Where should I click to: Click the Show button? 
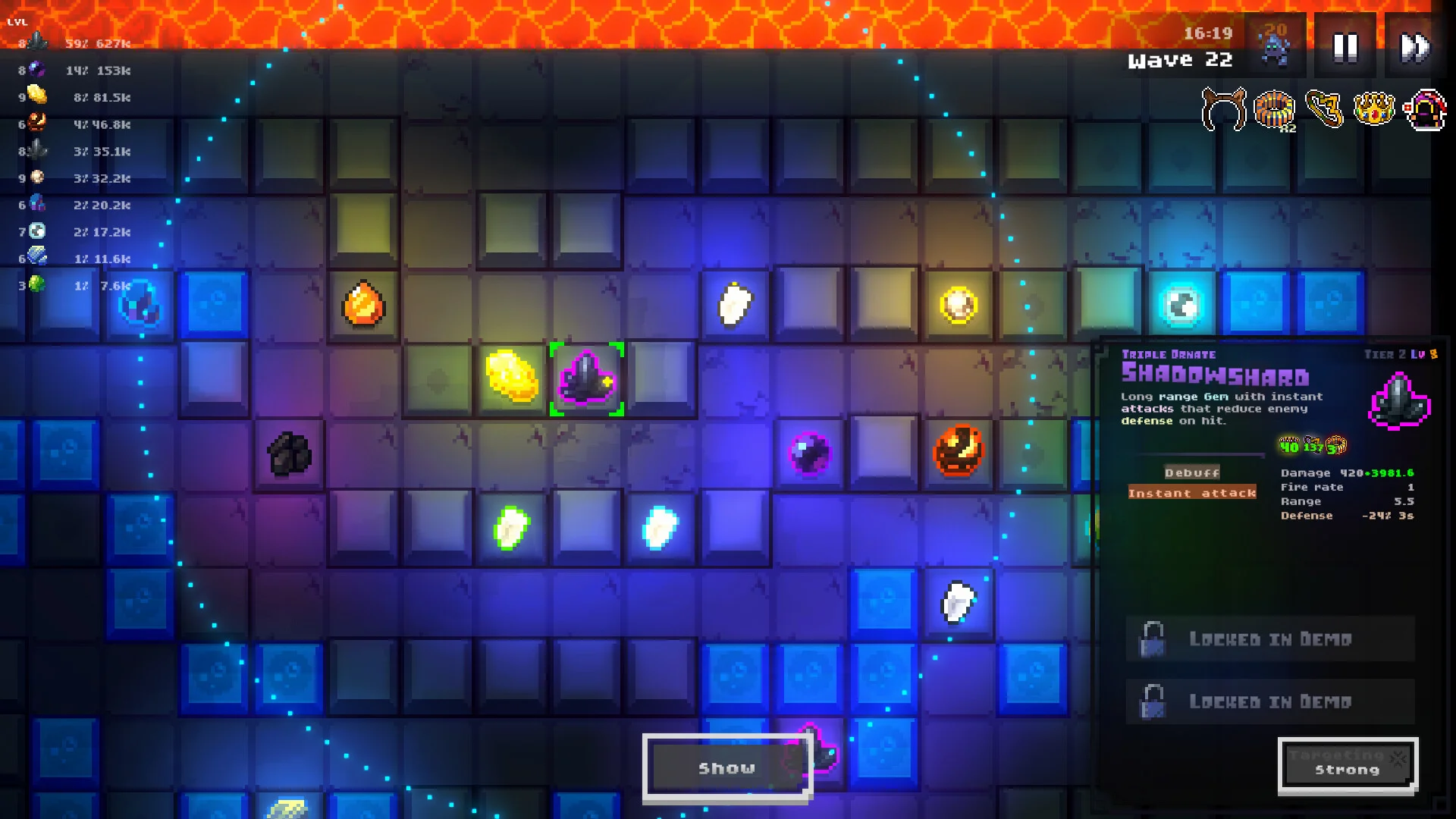click(726, 767)
